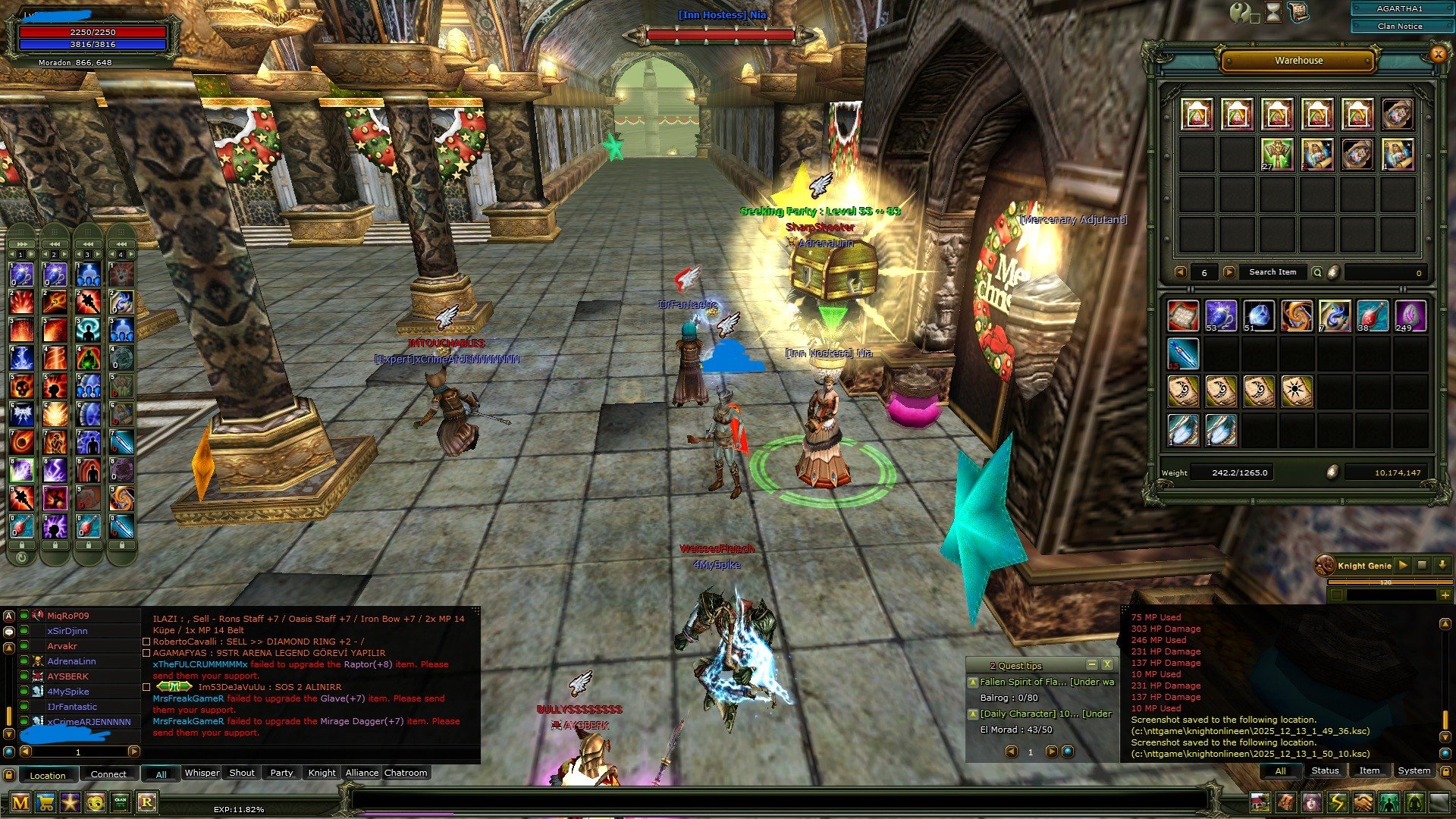Viewport: 1456px width, 819px height.
Task: Switch to the Status message tab
Action: tap(1326, 770)
